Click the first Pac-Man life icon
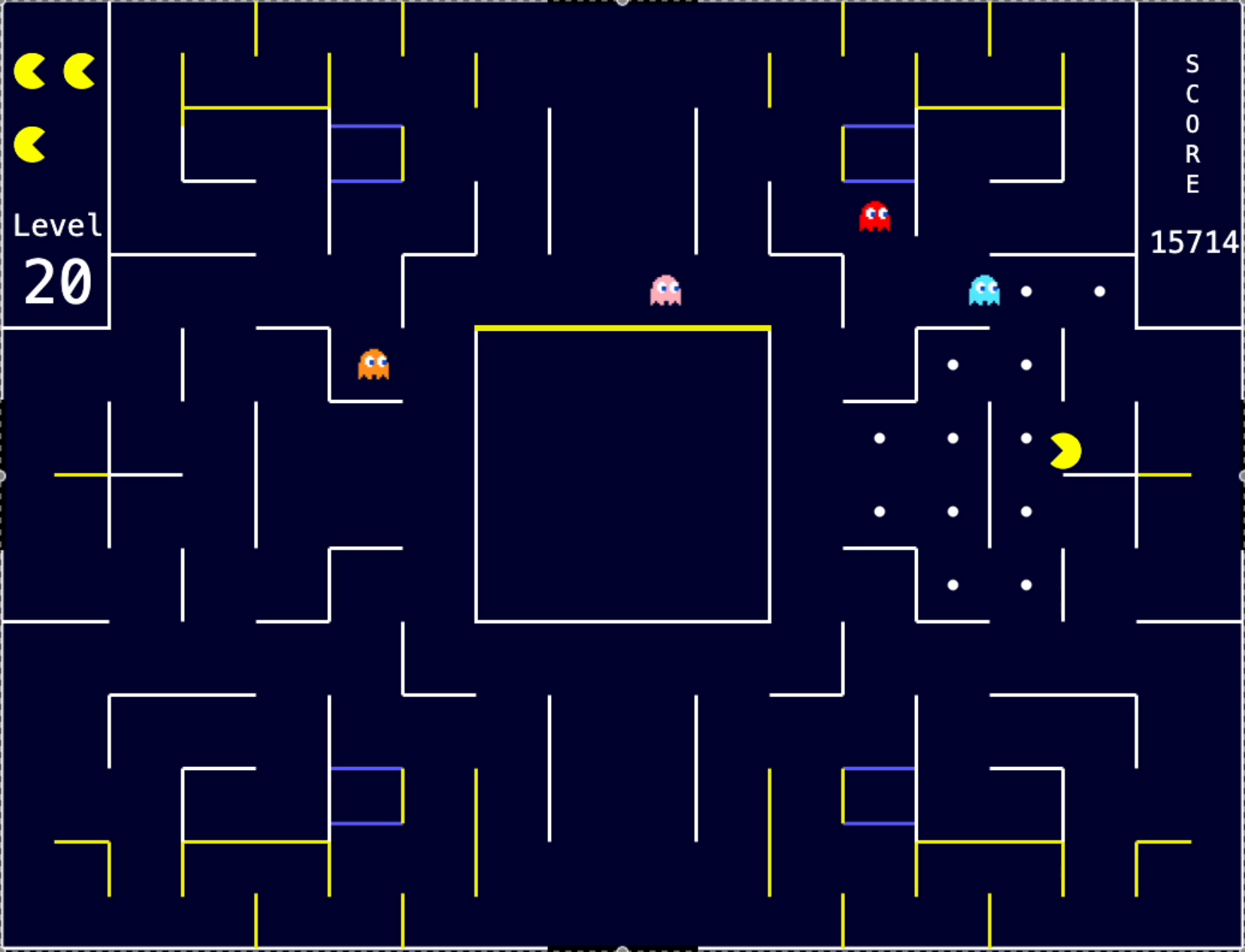1245x952 pixels. point(31,71)
